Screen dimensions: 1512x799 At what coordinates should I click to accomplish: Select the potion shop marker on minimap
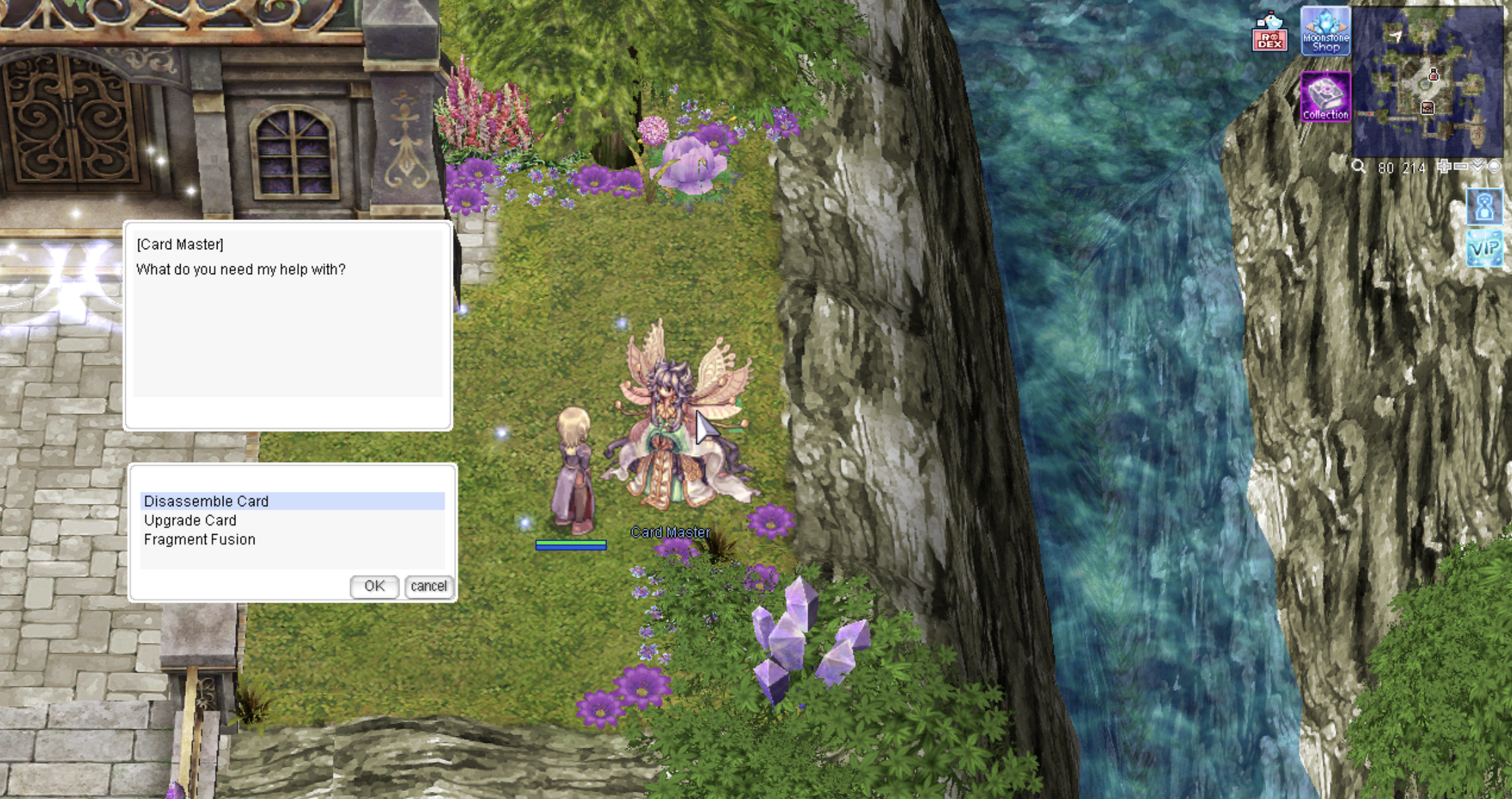click(x=1433, y=75)
